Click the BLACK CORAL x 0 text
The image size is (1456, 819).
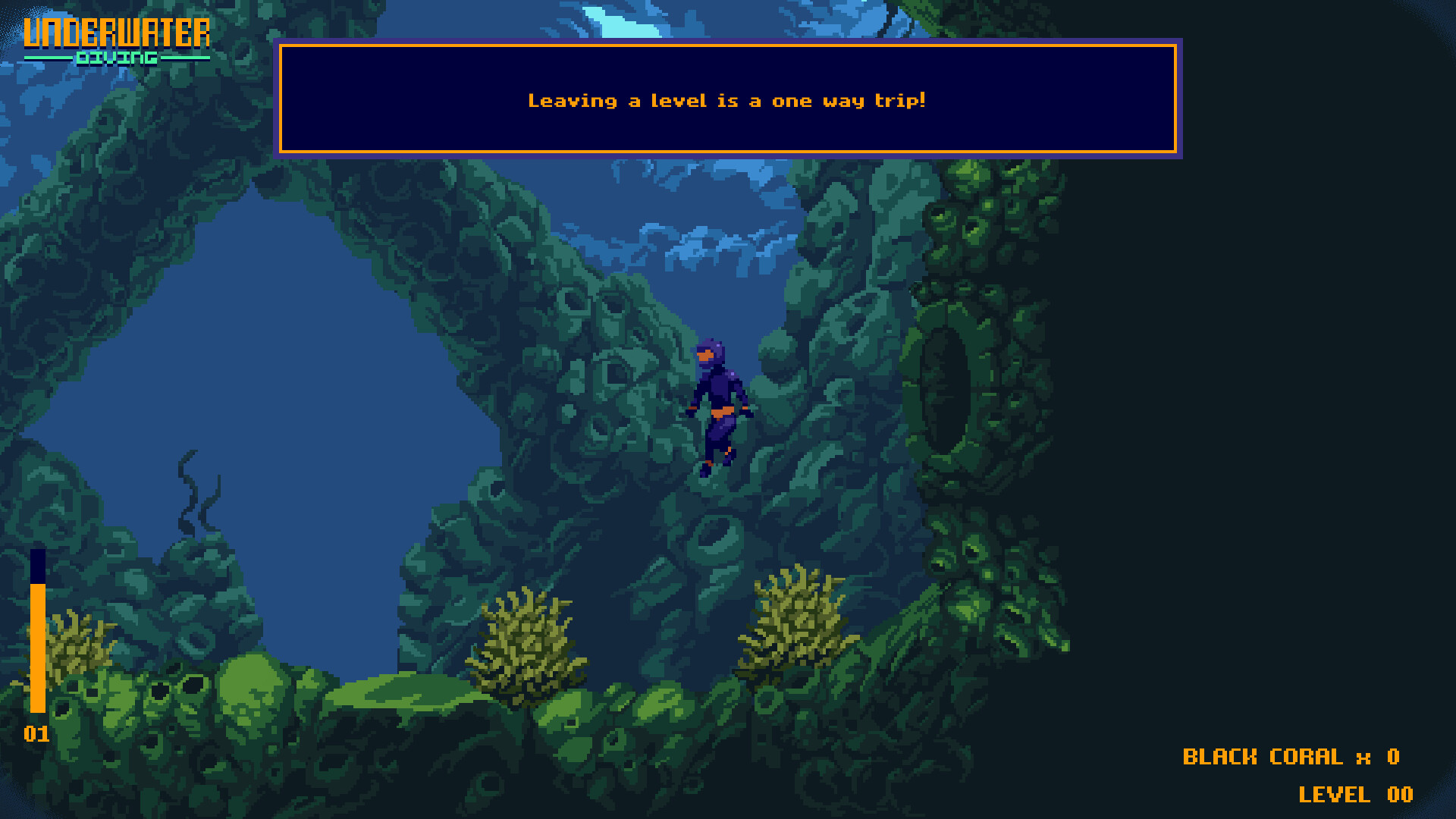(1289, 756)
